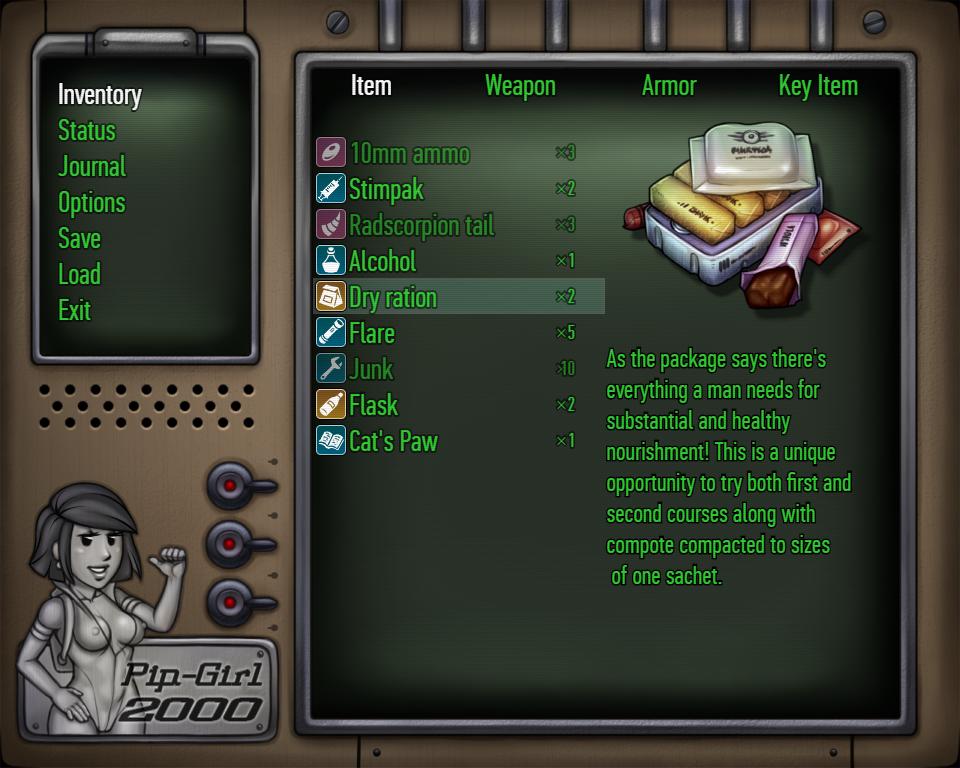Select the Radscorpion tail entry
This screenshot has height=768, width=960.
(421, 225)
